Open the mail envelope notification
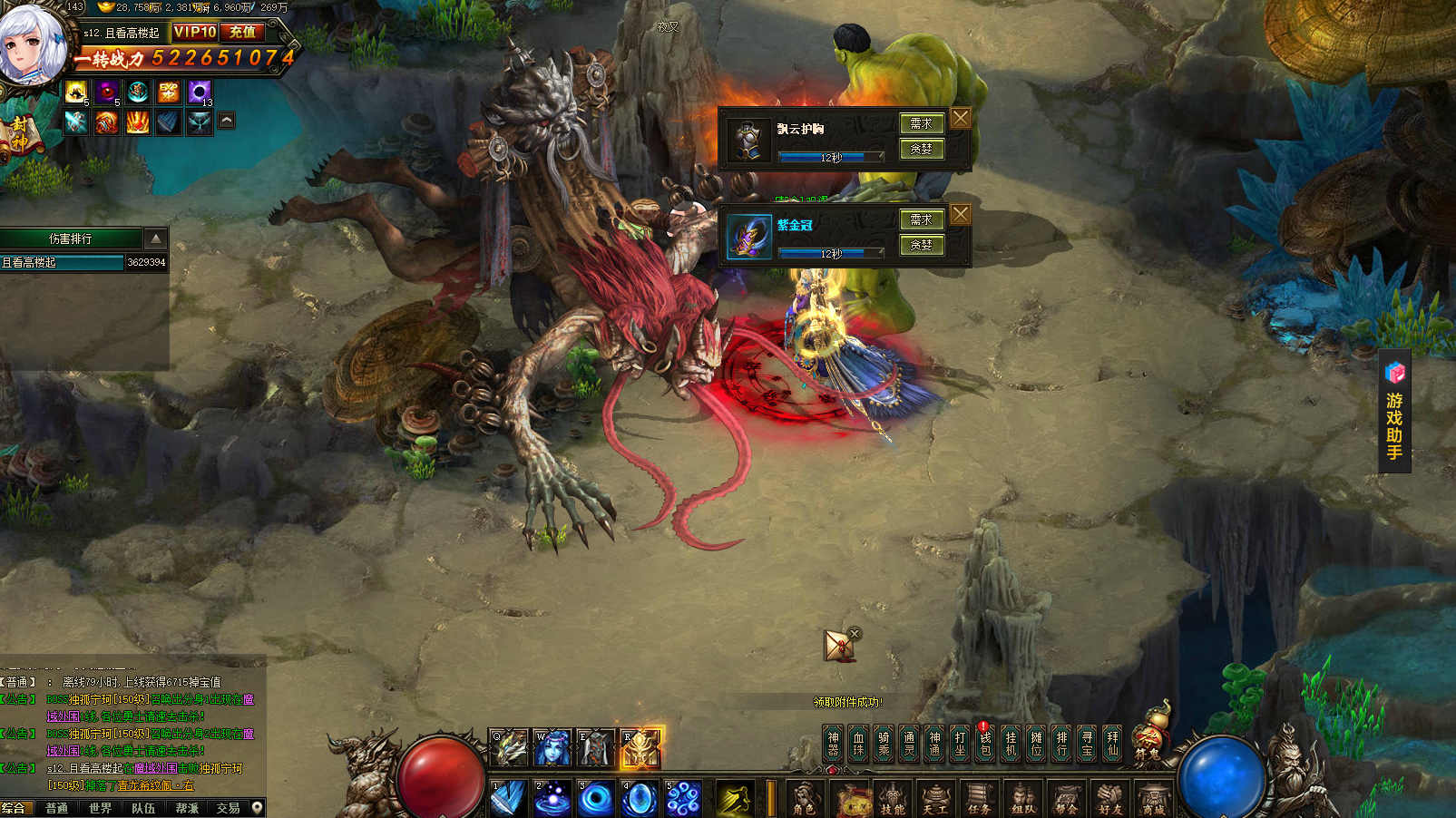This screenshot has height=818, width=1456. (x=839, y=646)
